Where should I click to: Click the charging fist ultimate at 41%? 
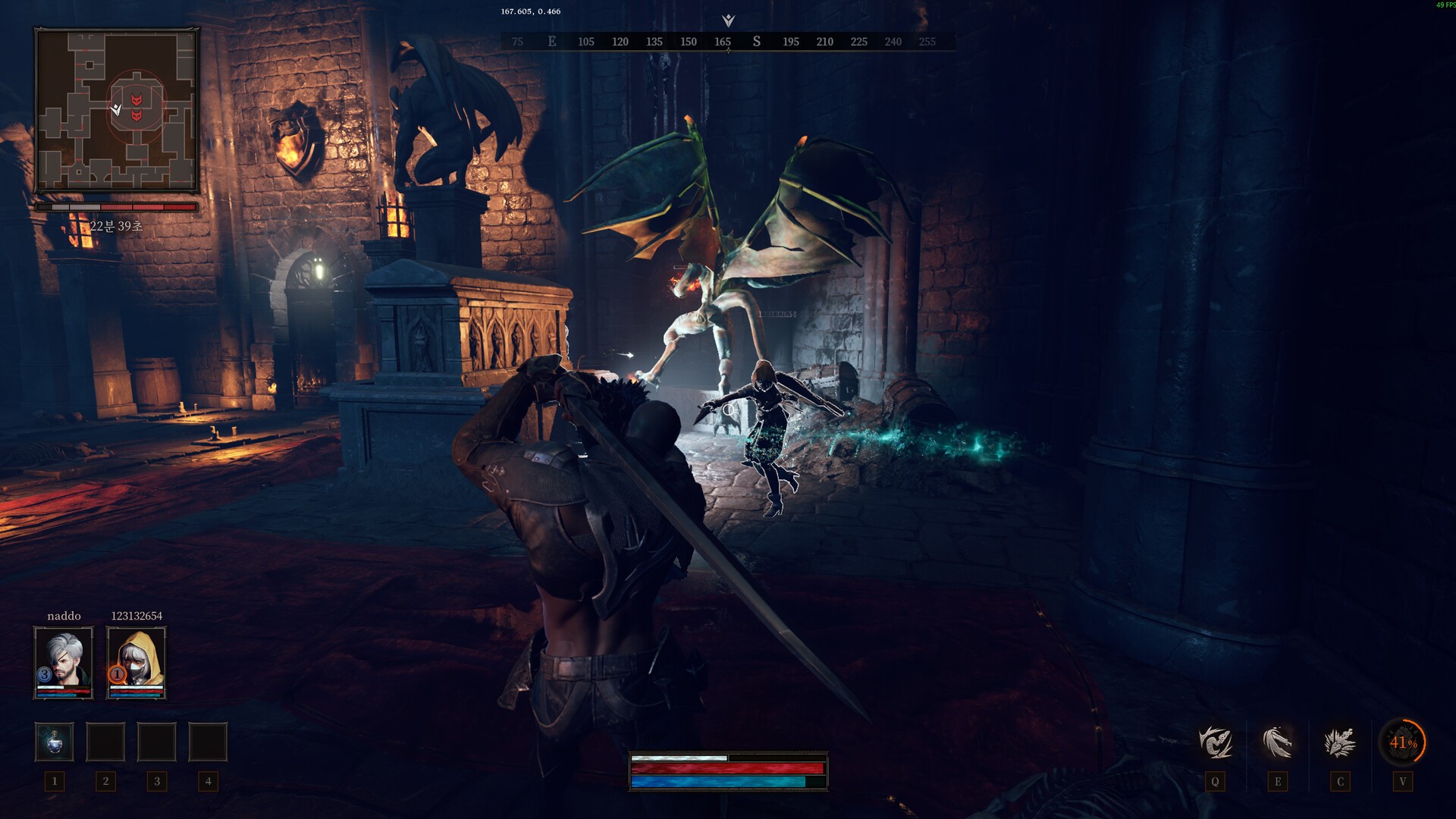tap(1402, 742)
